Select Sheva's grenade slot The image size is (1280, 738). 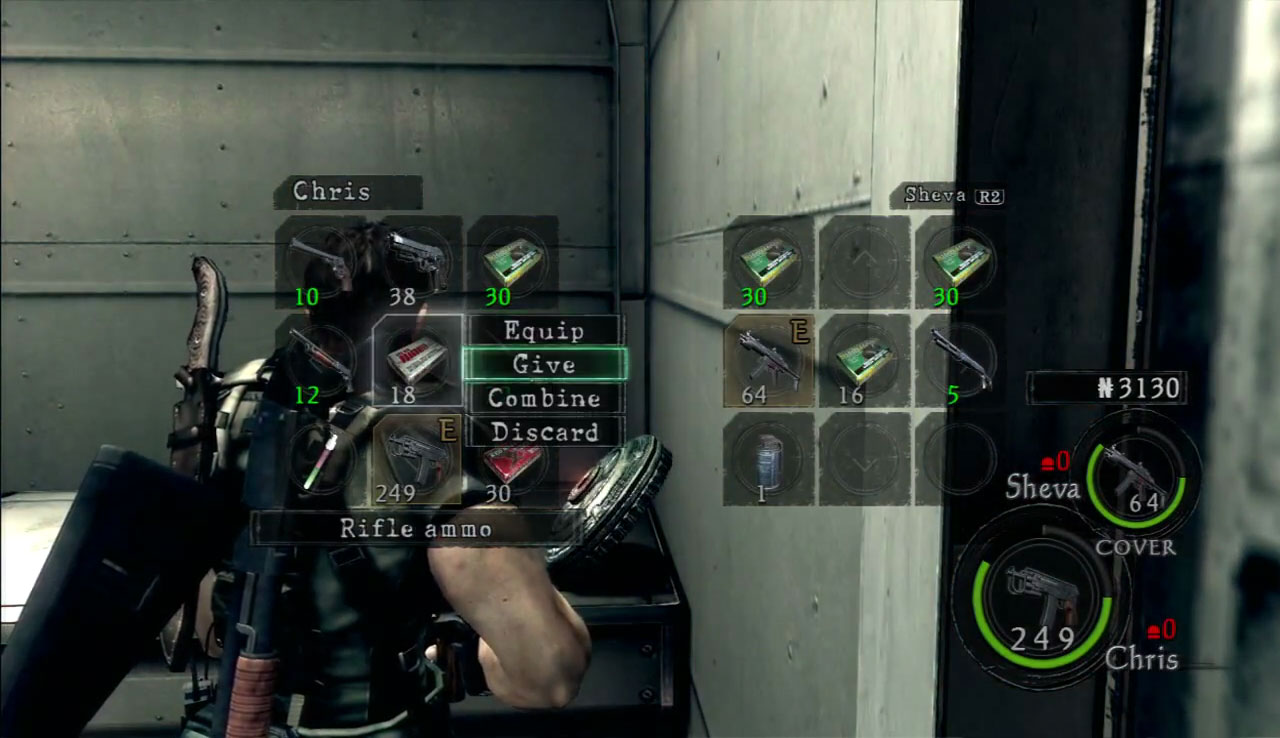click(x=768, y=458)
